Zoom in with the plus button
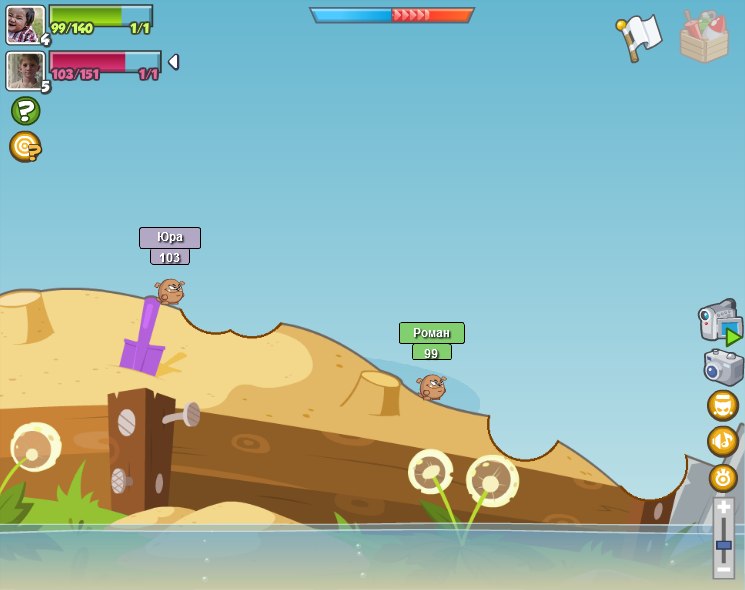This screenshot has height=590, width=745. pyautogui.click(x=723, y=507)
